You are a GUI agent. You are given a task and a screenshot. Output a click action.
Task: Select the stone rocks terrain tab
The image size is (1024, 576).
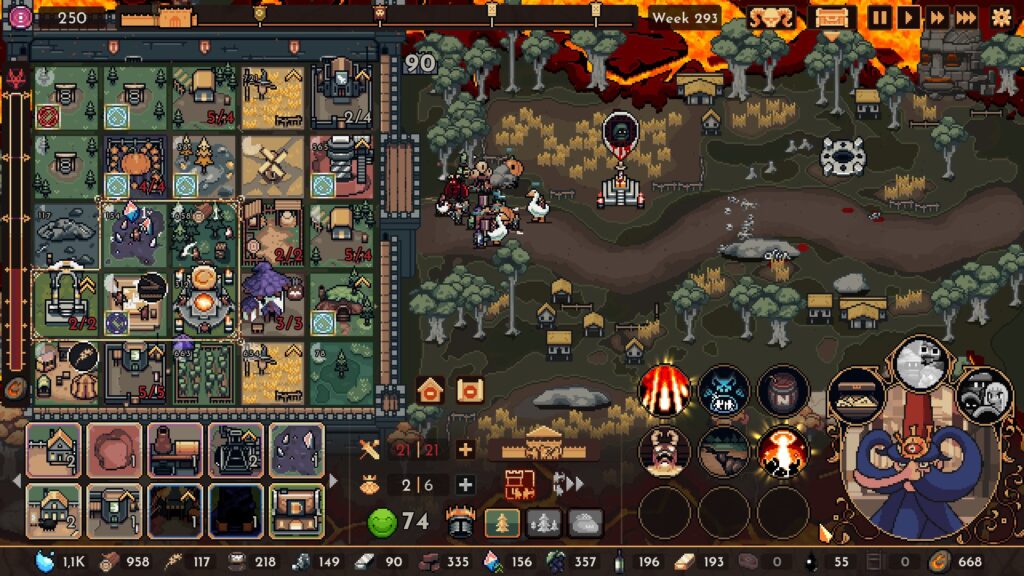coord(586,522)
